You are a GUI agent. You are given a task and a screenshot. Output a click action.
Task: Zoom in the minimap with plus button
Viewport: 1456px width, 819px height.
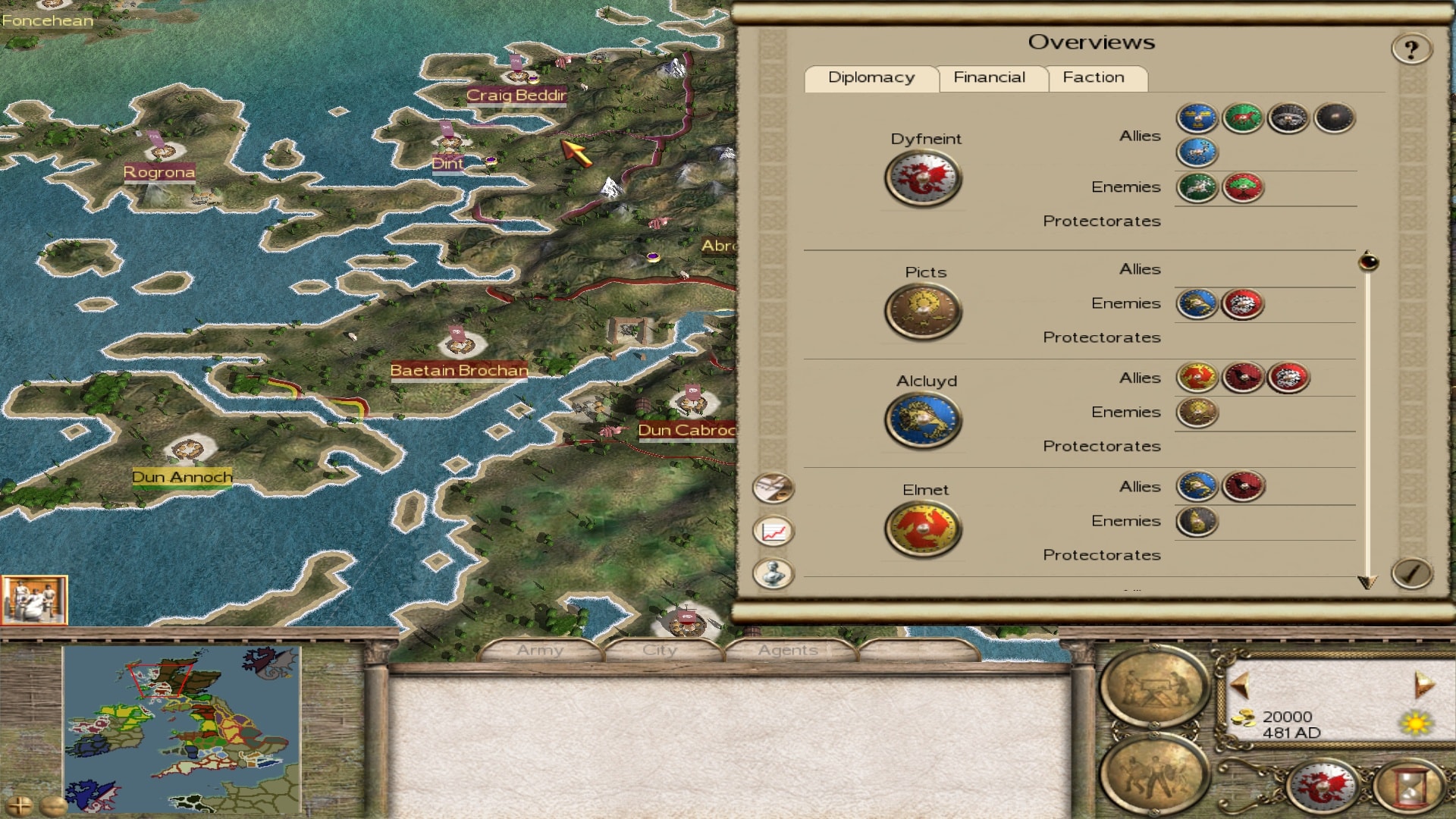20,805
